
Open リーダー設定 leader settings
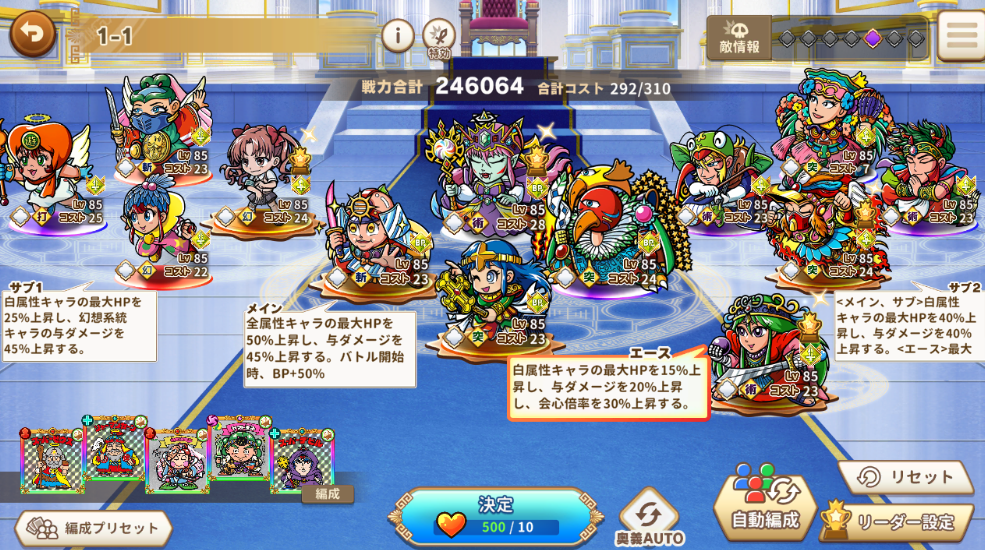coord(896,520)
